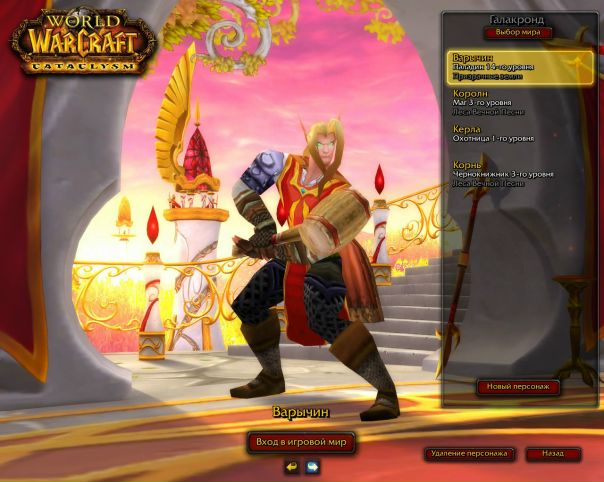The width and height of the screenshot is (604, 482).
Task: Enter the game with Вход в игровой мир
Action: tap(301, 441)
